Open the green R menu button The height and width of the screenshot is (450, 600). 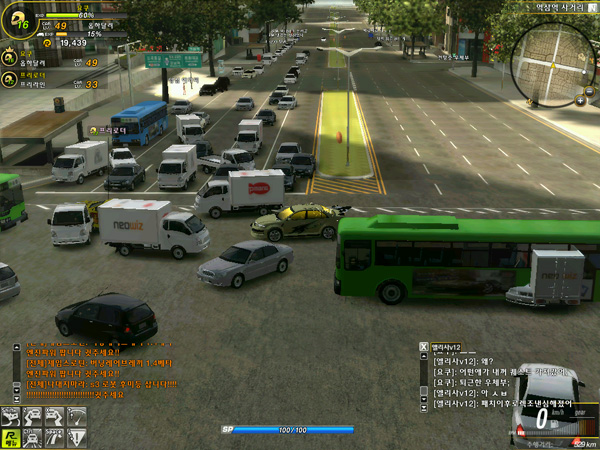[10, 437]
